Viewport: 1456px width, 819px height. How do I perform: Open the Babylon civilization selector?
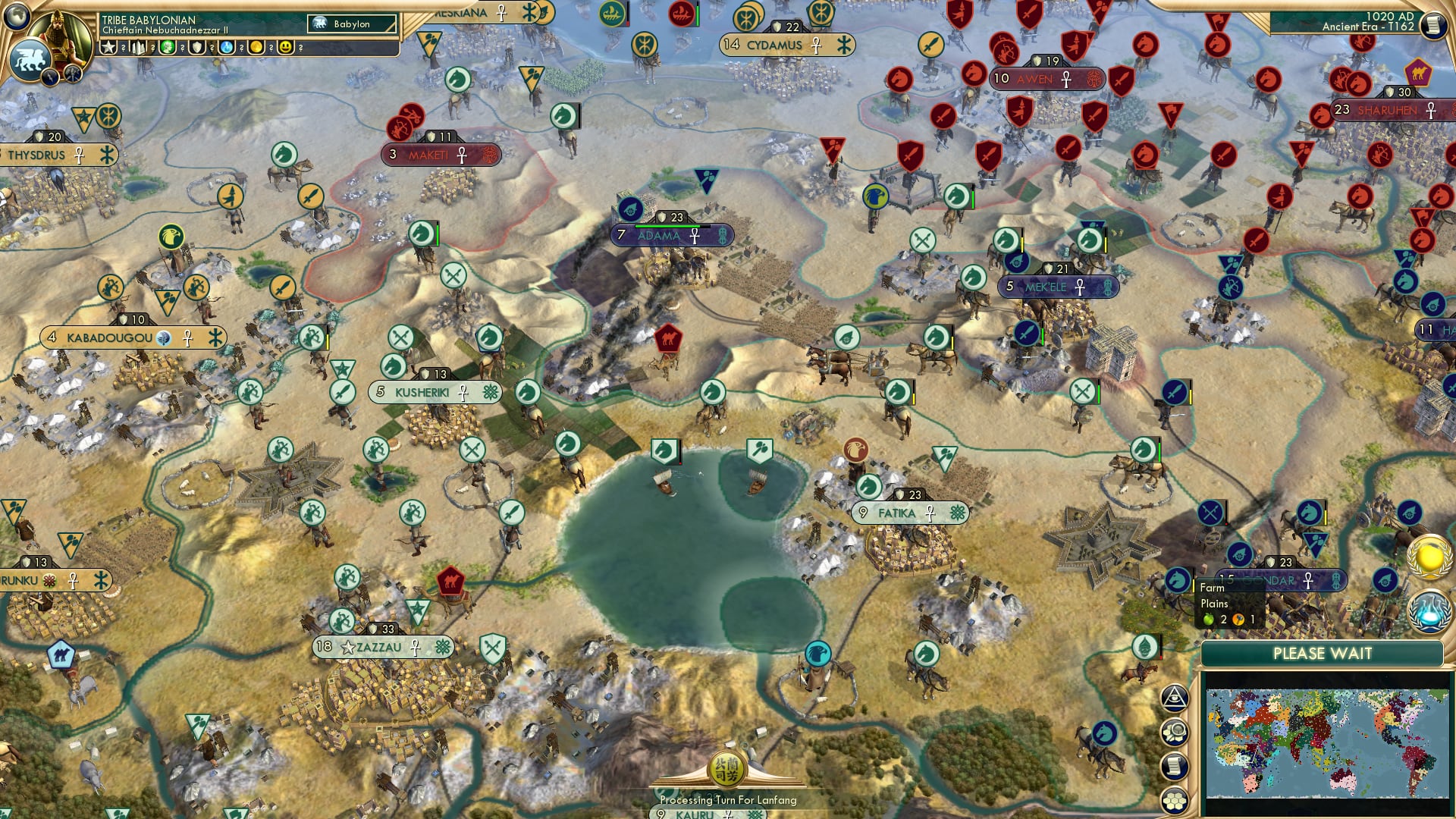(350, 24)
